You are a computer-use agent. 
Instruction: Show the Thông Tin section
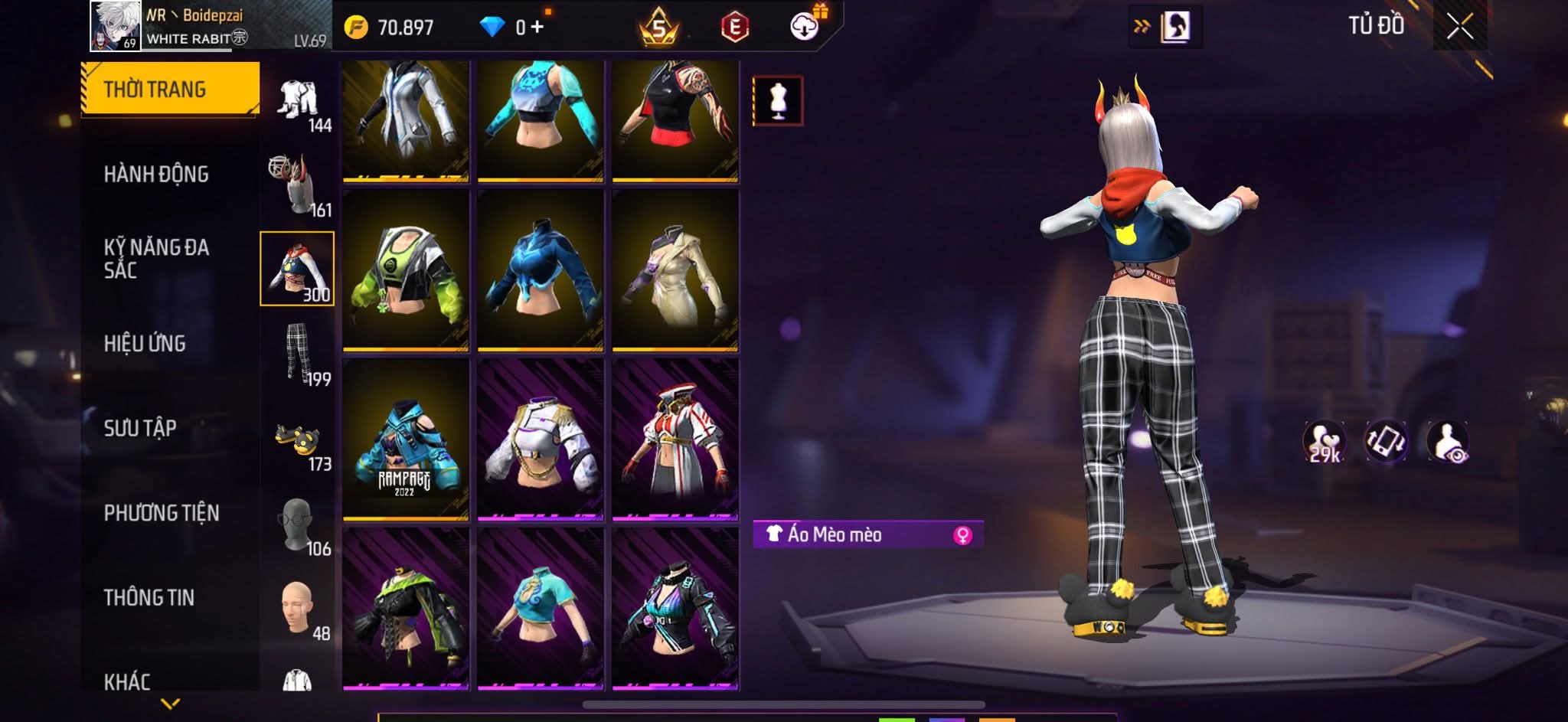point(149,598)
